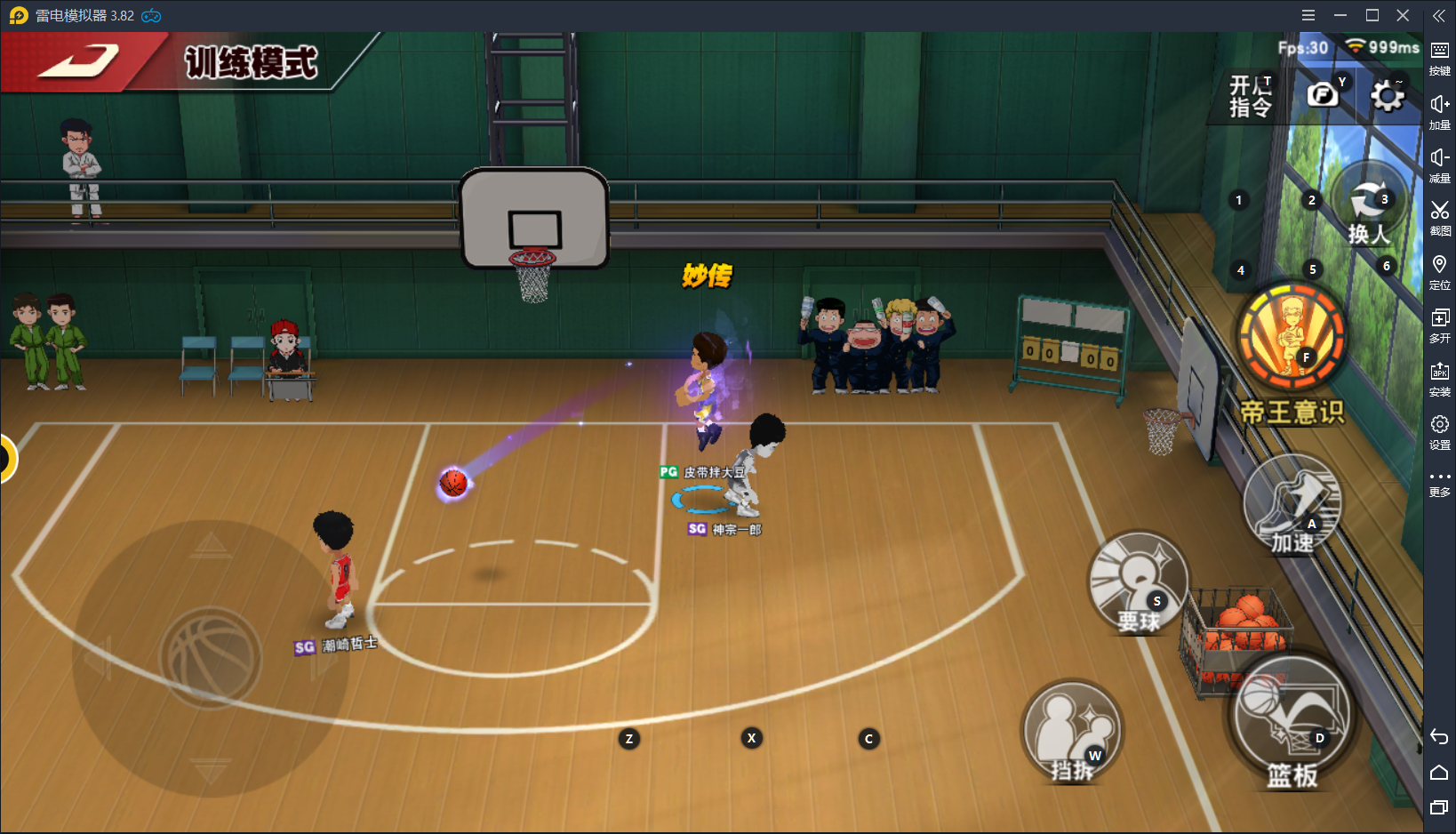
Task: Hit the 篮板 rebound button
Action: click(x=1292, y=719)
